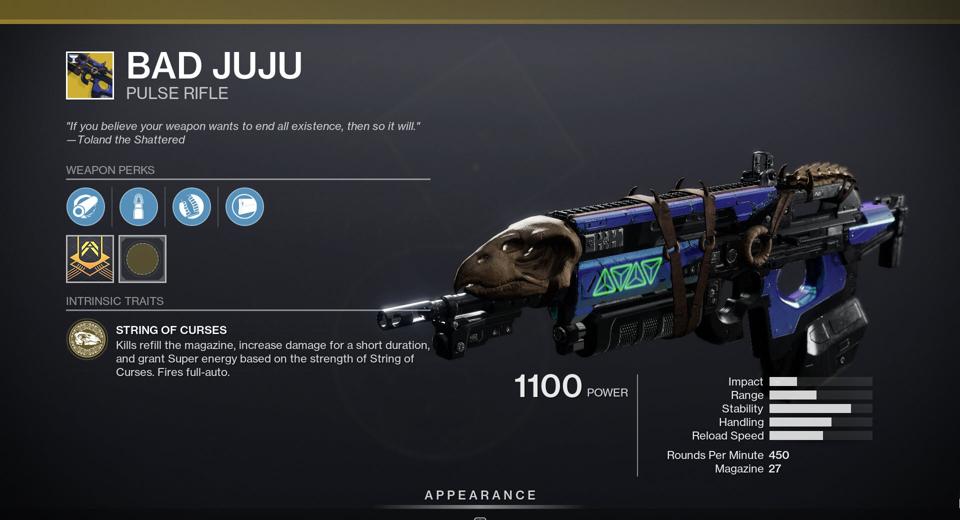Select the barrel perk icon
The height and width of the screenshot is (520, 960).
[86, 207]
